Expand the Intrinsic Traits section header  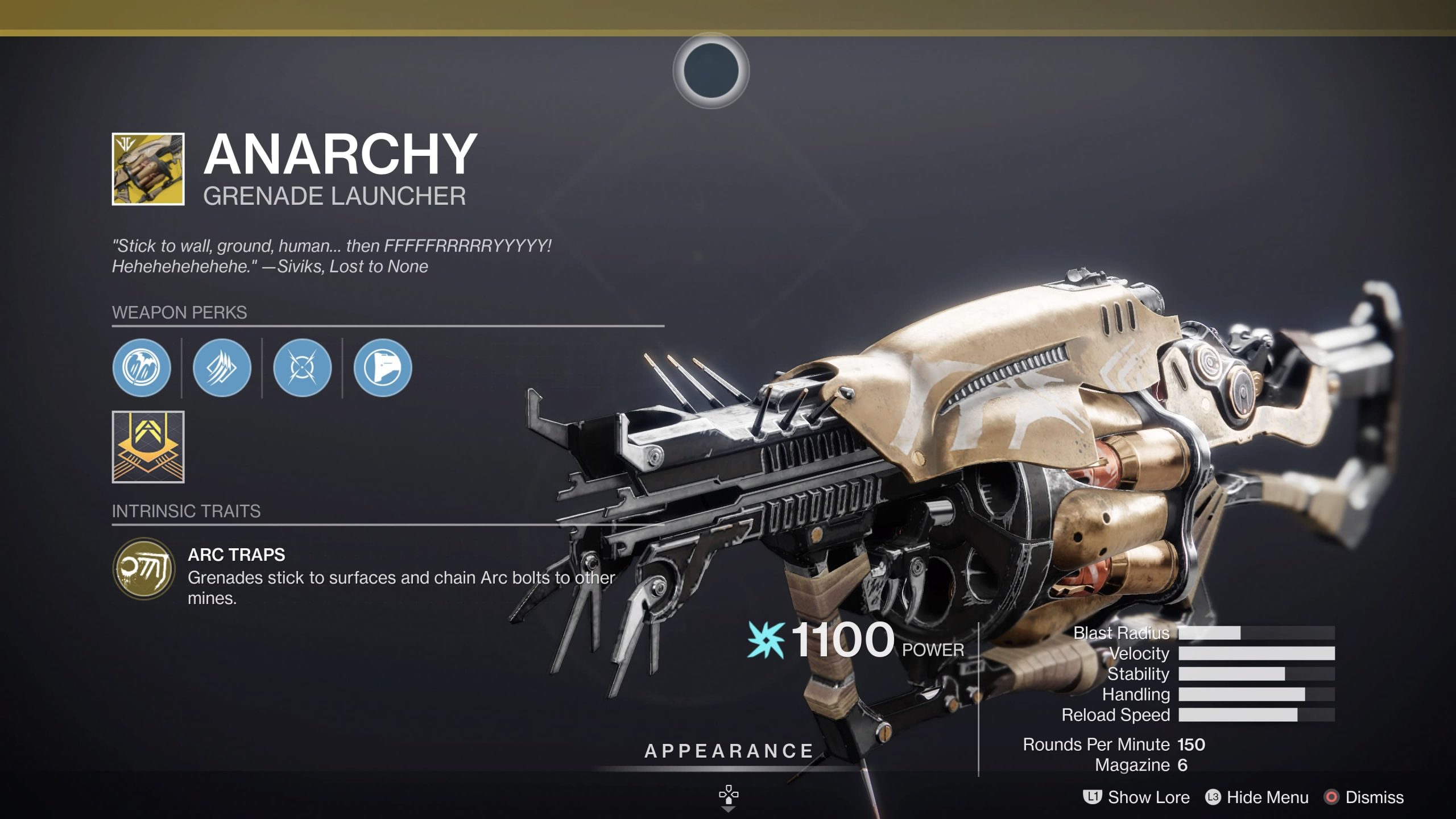[x=185, y=510]
